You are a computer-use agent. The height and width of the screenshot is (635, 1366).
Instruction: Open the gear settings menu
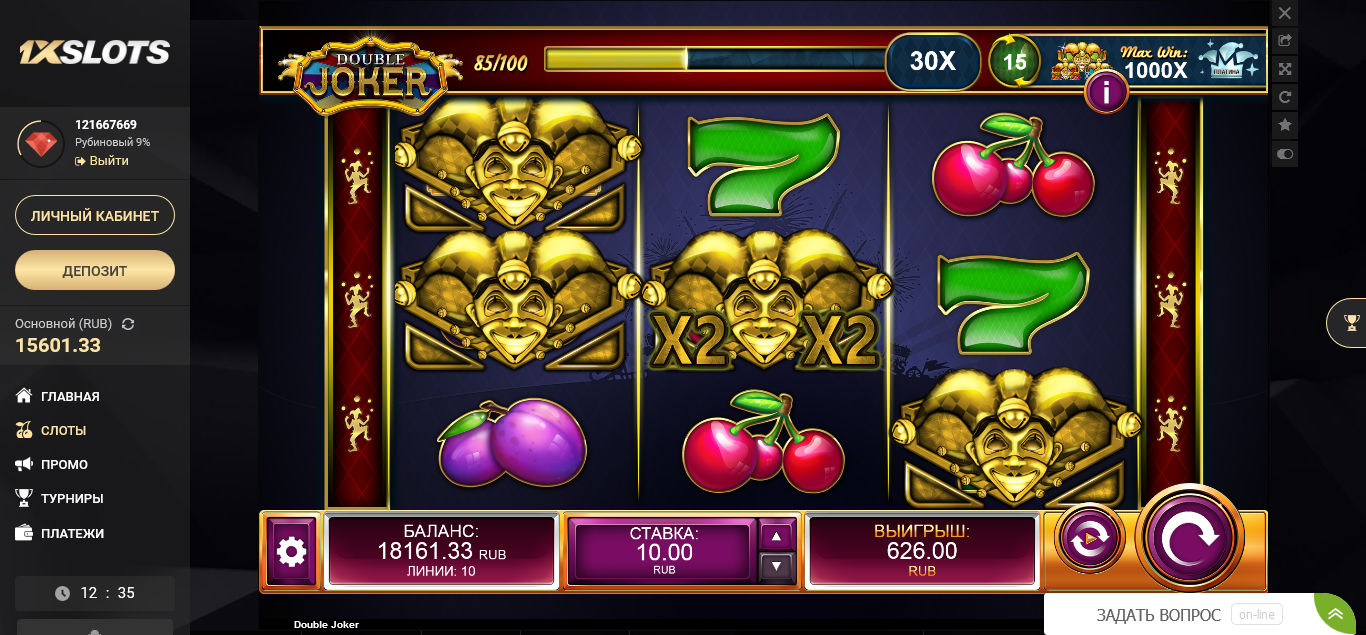click(x=291, y=551)
